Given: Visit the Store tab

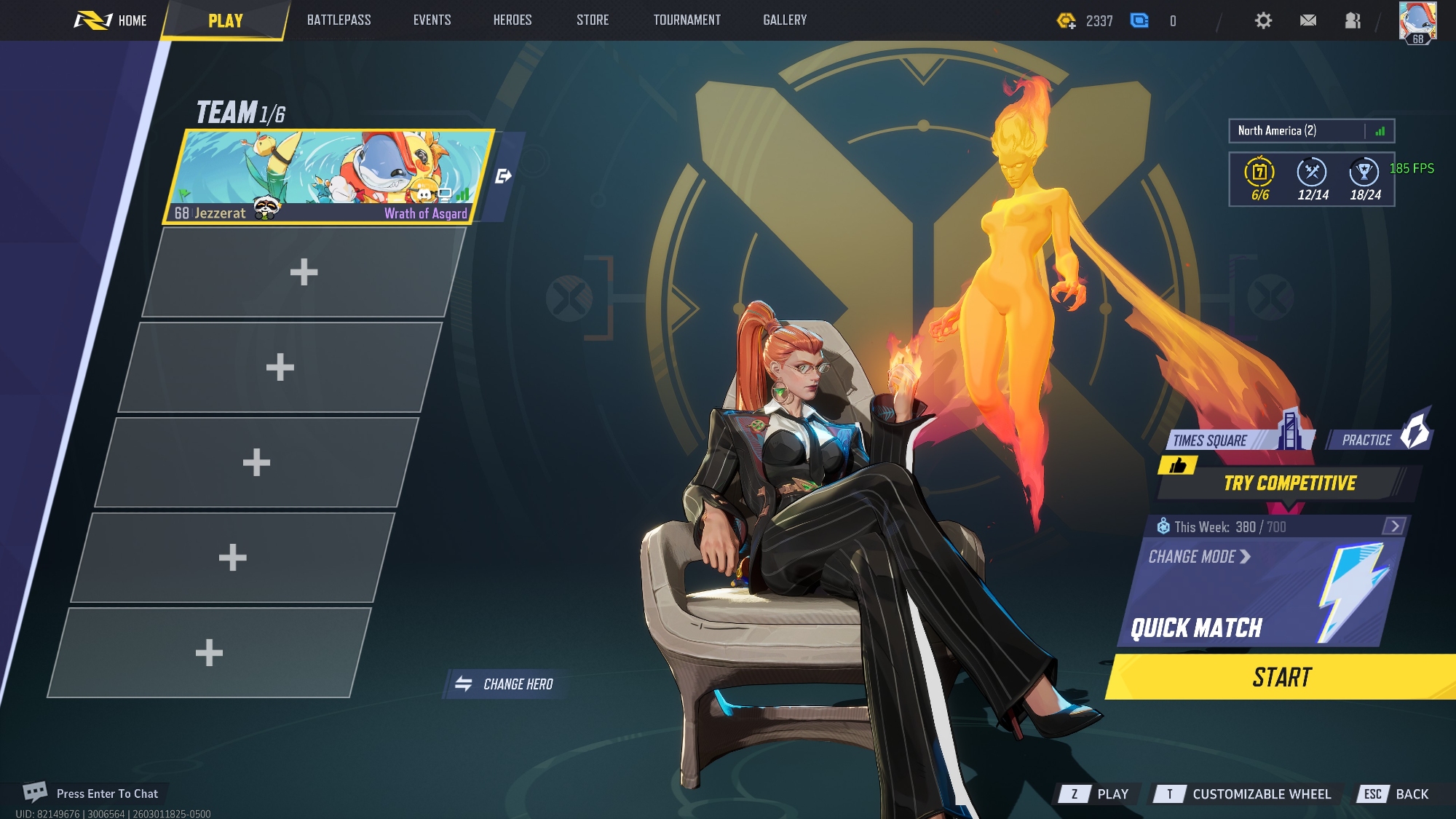Looking at the screenshot, I should (x=593, y=20).
